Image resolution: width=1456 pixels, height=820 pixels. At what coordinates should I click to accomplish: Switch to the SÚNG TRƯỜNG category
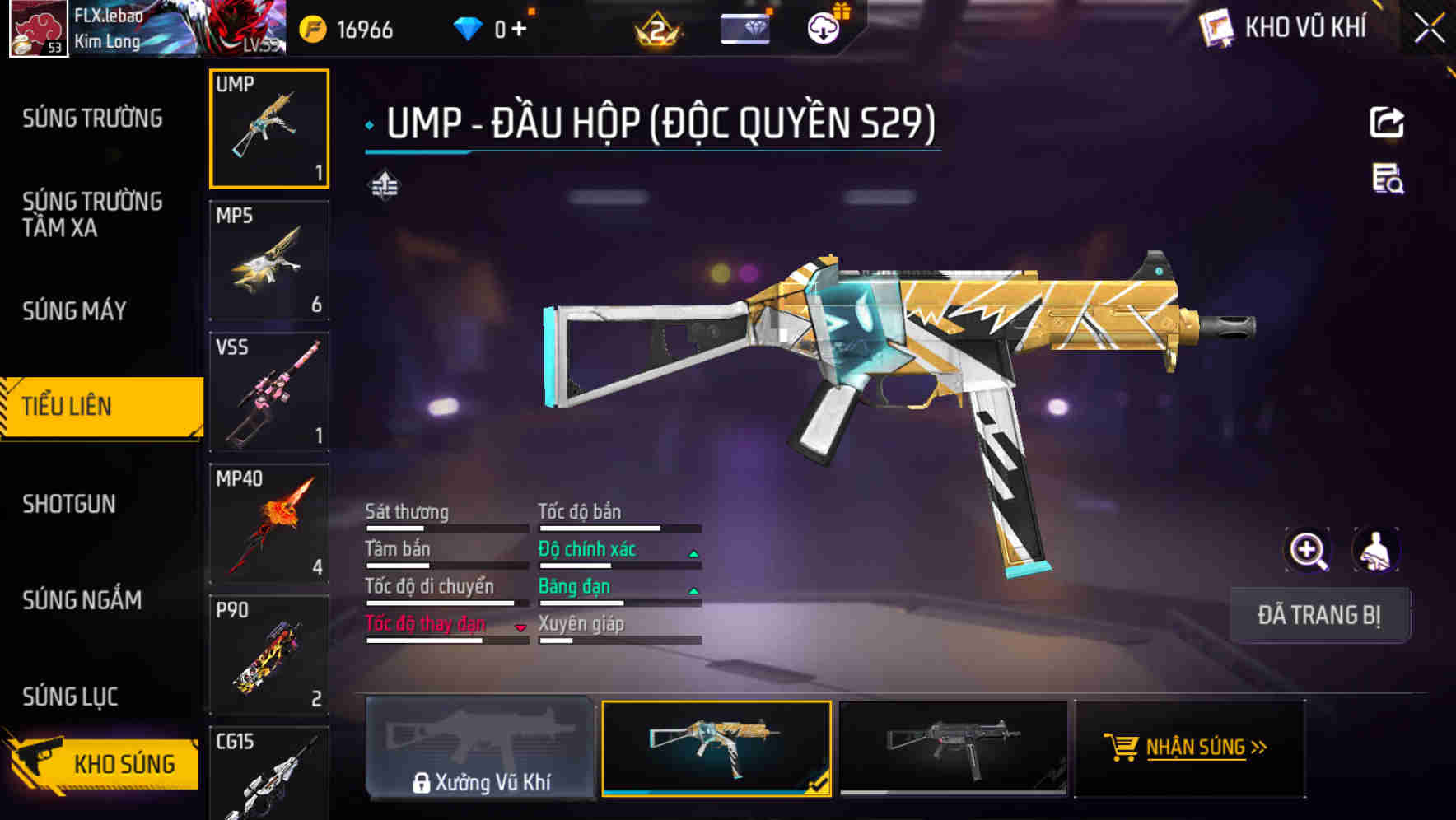click(92, 119)
